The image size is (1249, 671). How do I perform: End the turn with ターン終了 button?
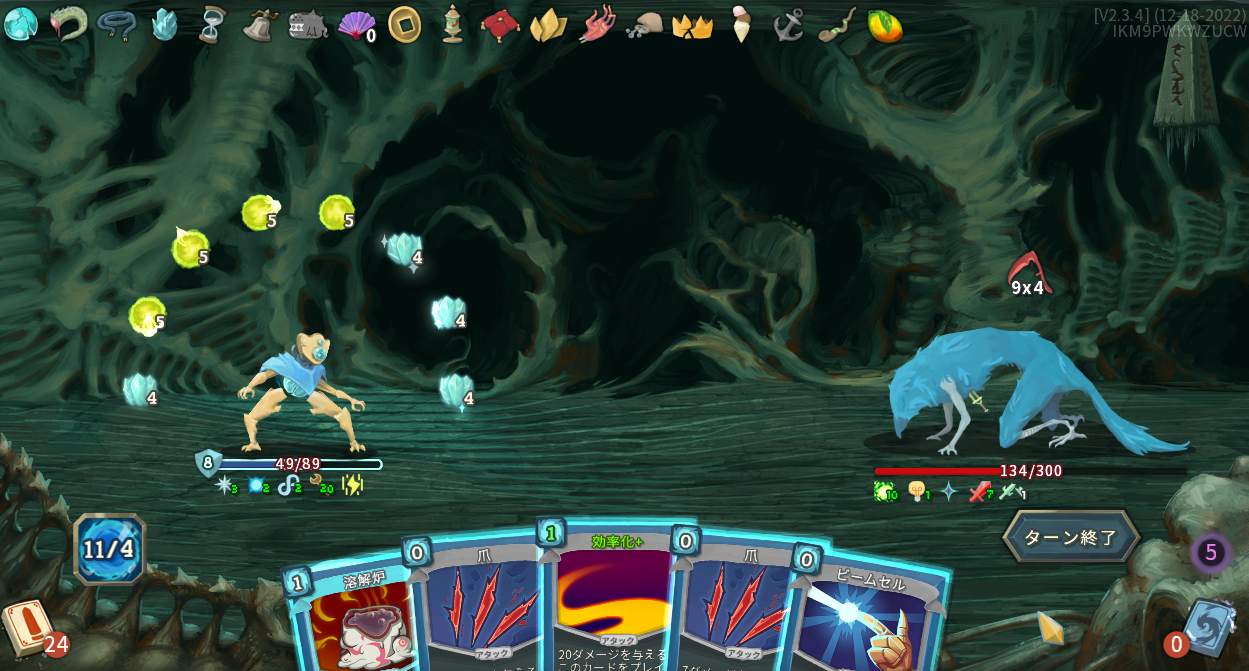tap(1070, 537)
